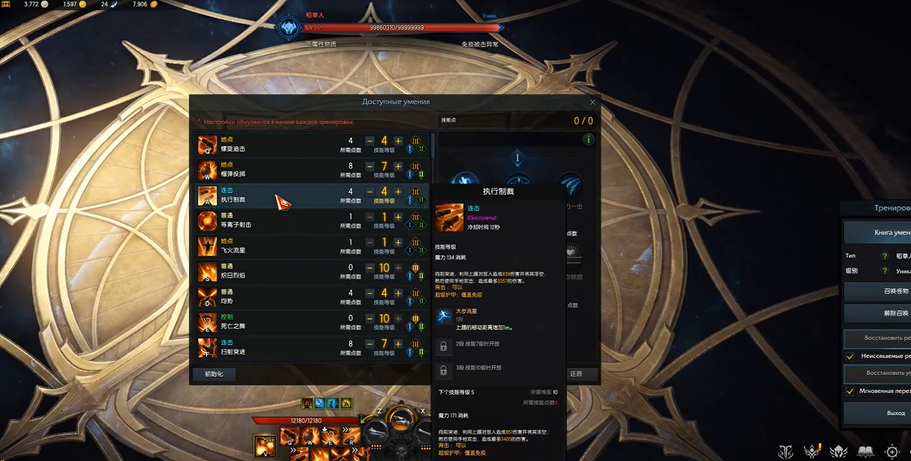
Task: Click the Выход exit button
Action: click(x=880, y=412)
